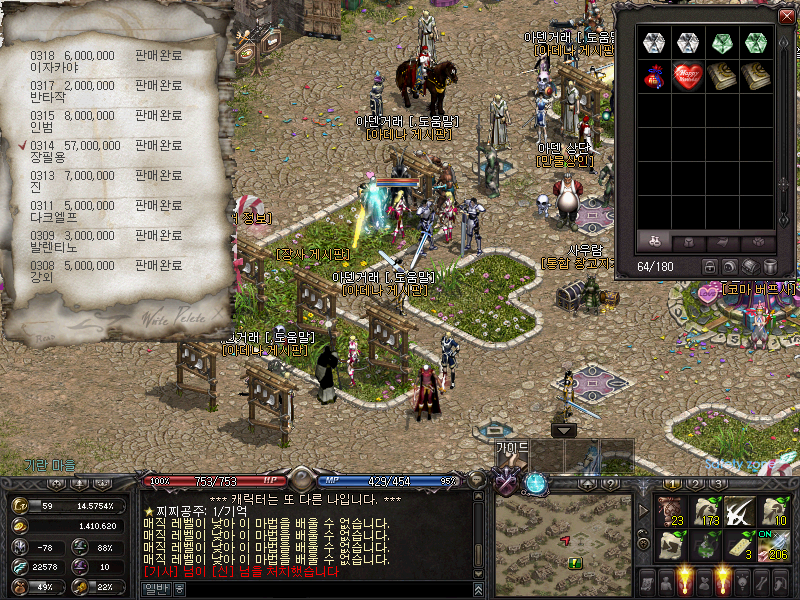Open the 가이드 guide shortcut slot
800x600 pixels.
[511, 455]
